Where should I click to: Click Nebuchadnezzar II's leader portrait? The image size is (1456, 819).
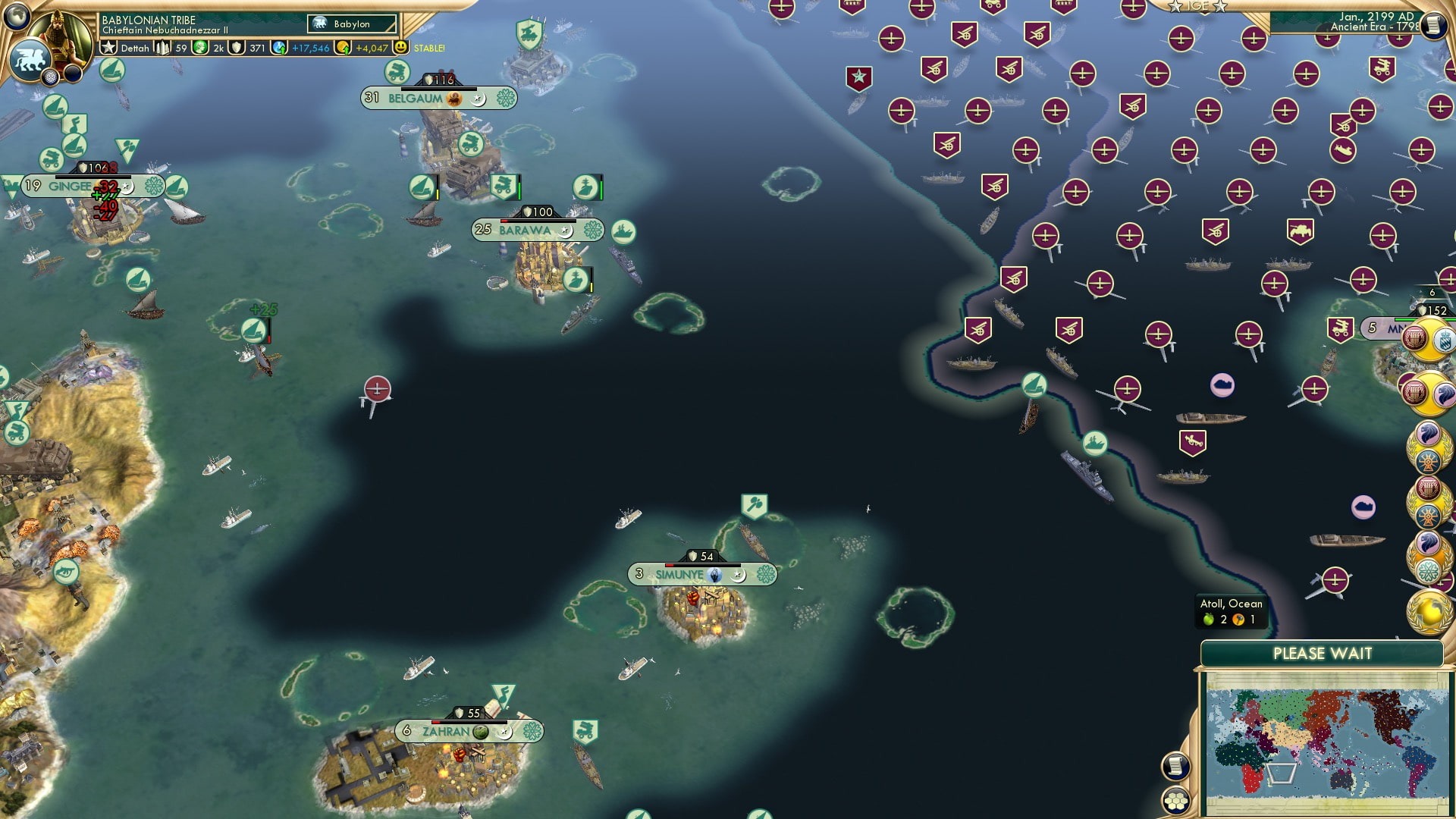point(58,36)
